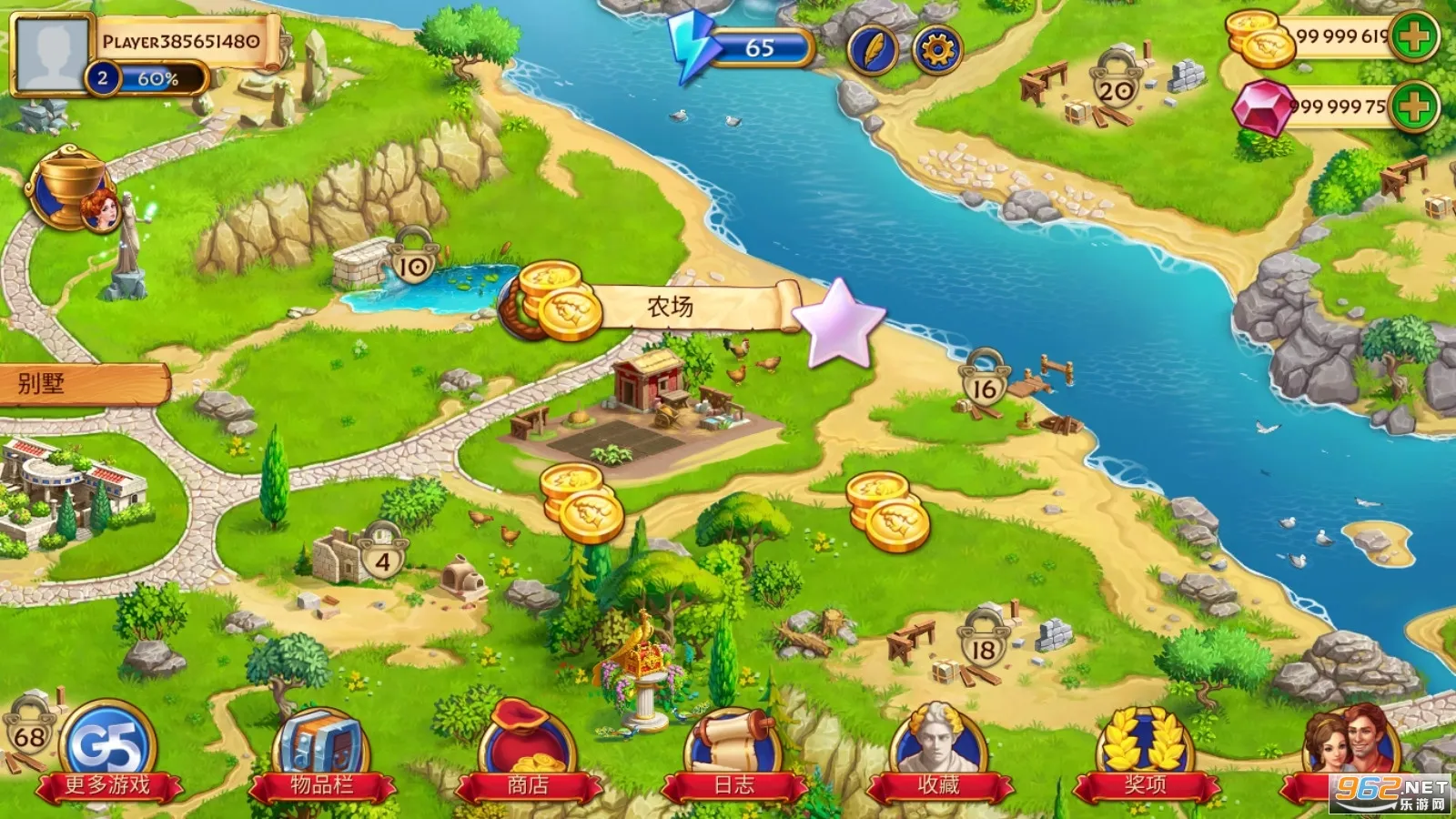Open the feather quill button

[872, 49]
